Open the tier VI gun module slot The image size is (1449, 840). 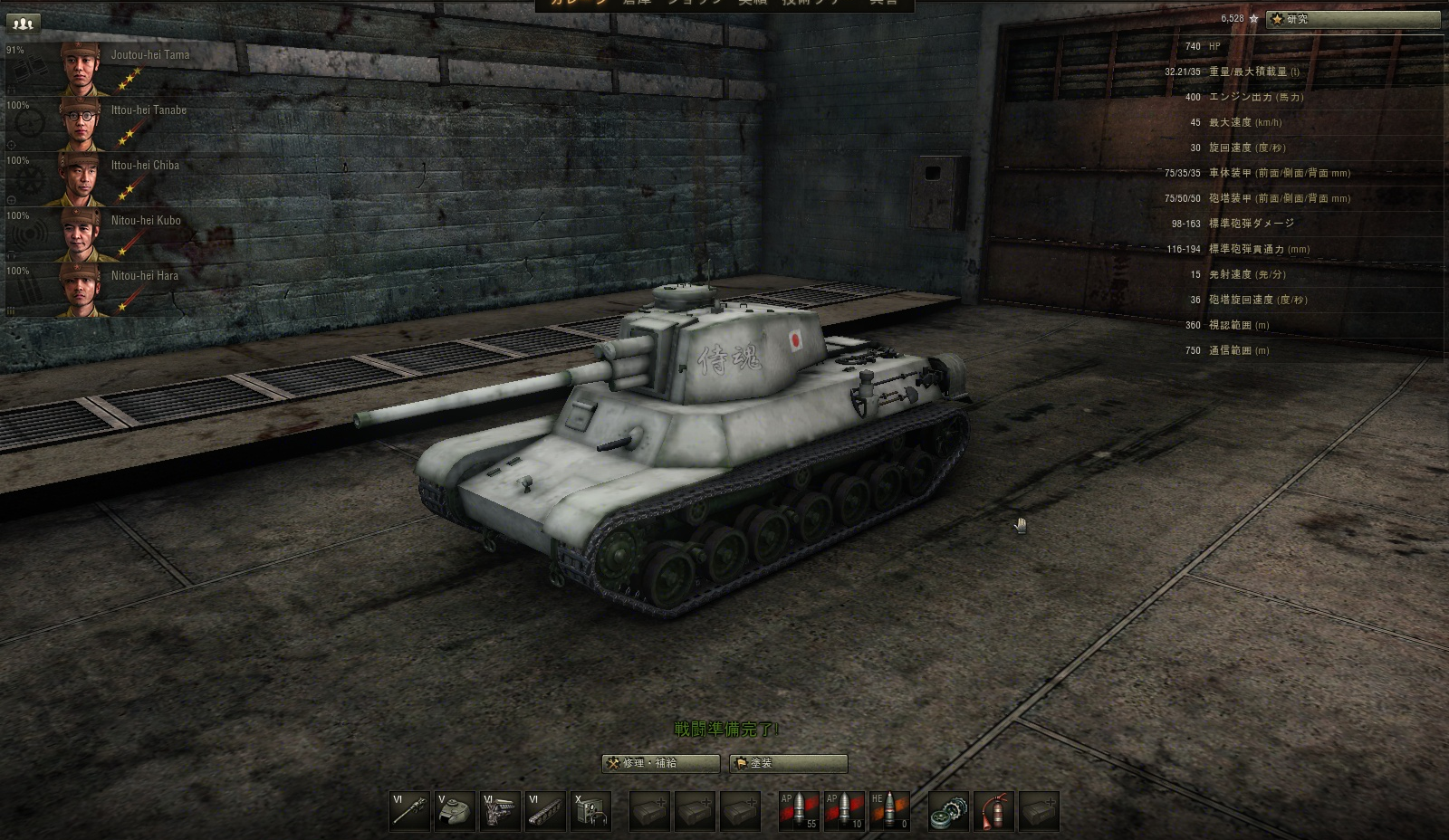coord(408,810)
